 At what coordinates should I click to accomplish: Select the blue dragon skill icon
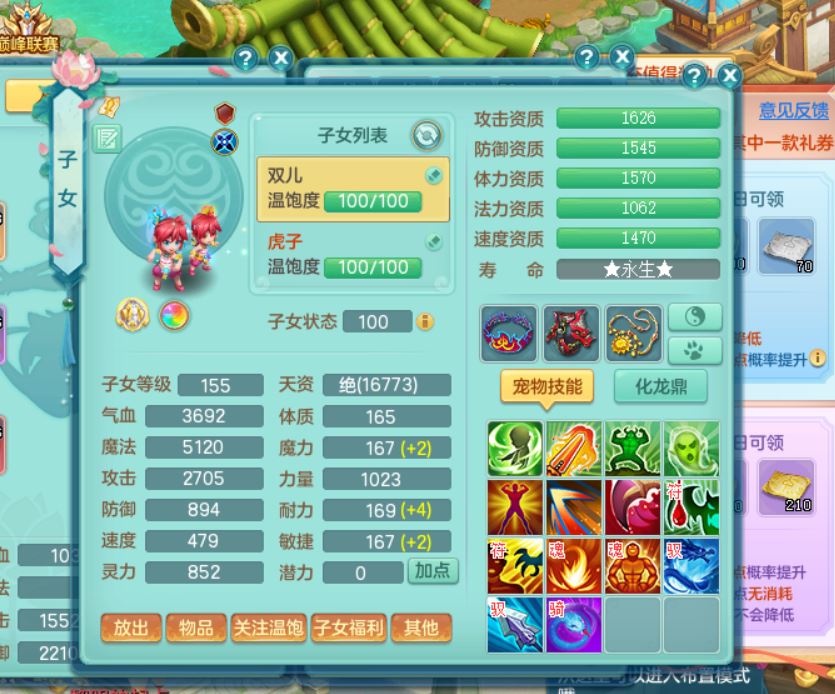point(690,565)
